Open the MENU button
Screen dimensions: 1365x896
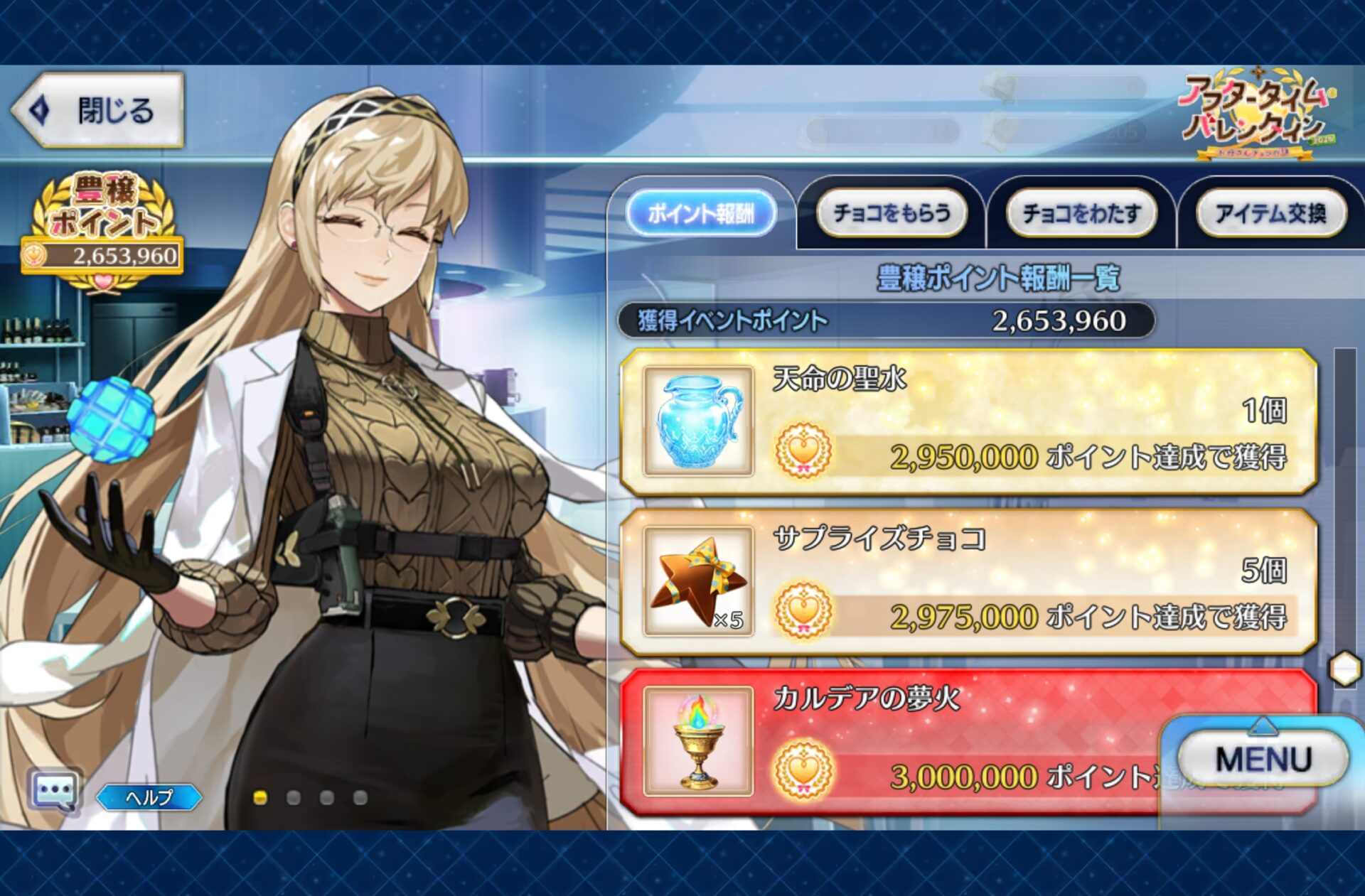[1263, 760]
